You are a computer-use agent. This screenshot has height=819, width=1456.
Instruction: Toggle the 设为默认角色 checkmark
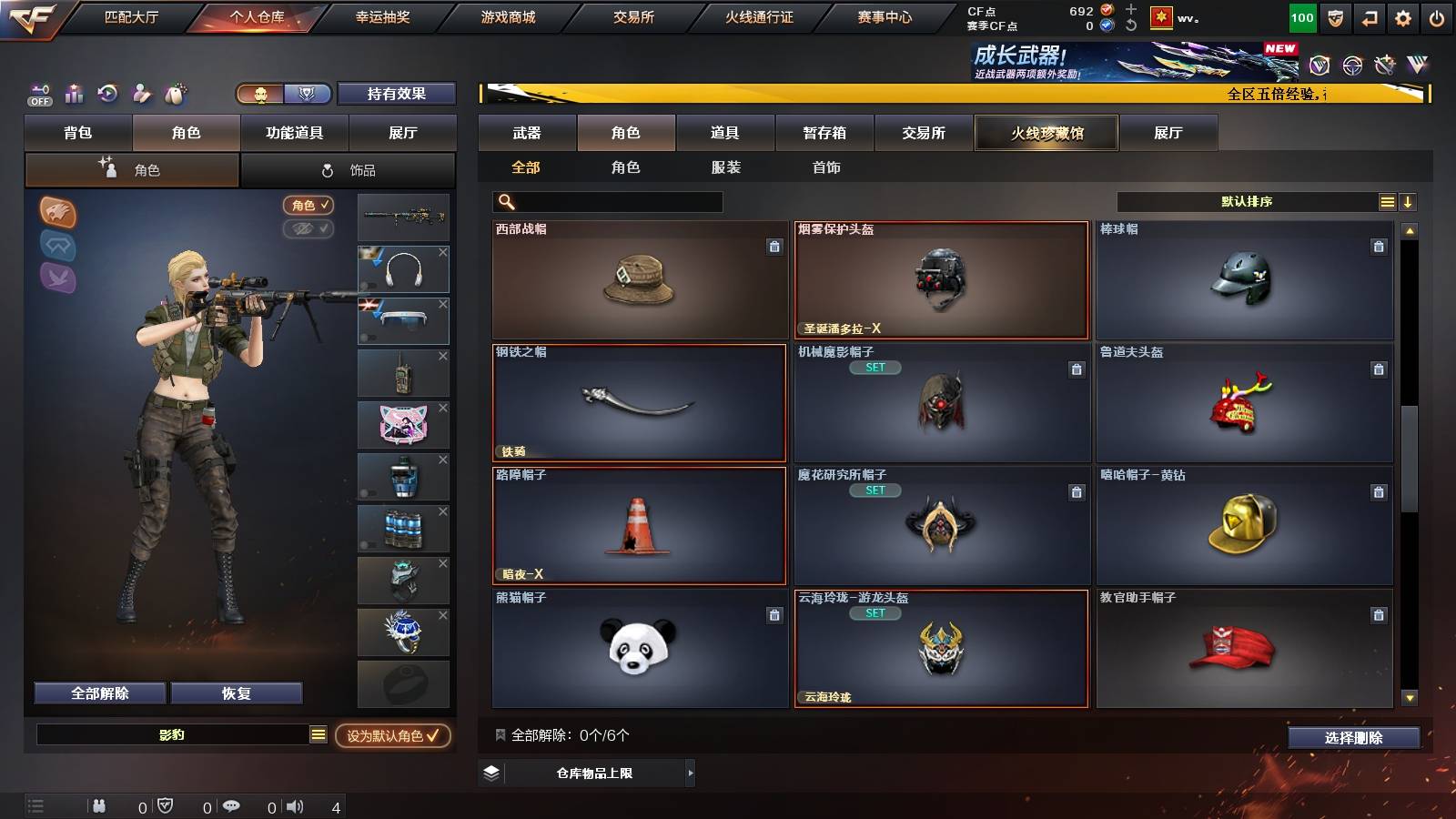coord(434,737)
